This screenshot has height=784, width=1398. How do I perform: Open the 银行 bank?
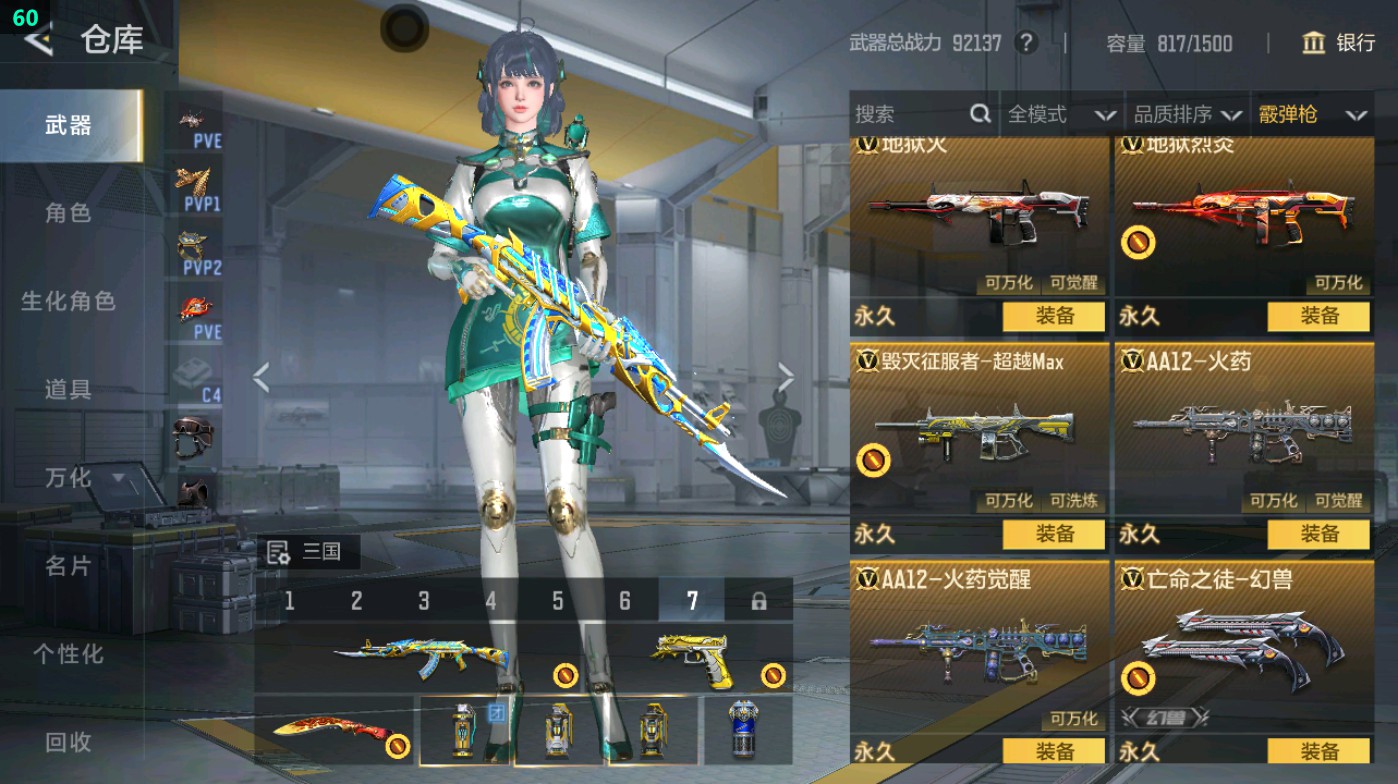coord(1339,43)
